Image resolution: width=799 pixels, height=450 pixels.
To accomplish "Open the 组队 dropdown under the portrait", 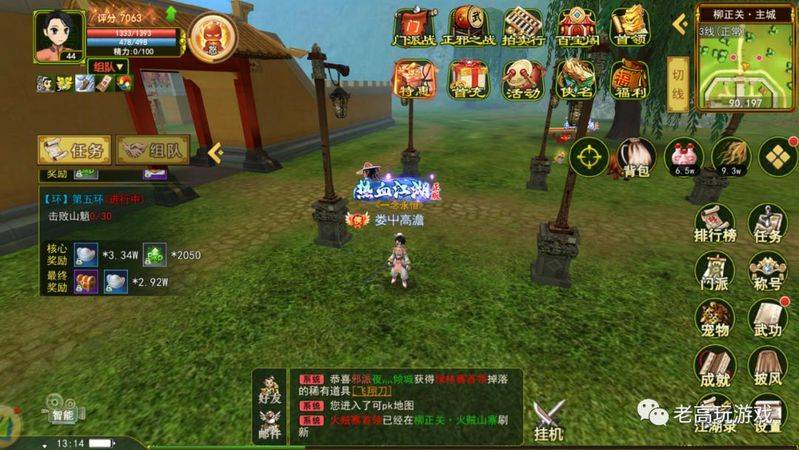I will (x=108, y=66).
